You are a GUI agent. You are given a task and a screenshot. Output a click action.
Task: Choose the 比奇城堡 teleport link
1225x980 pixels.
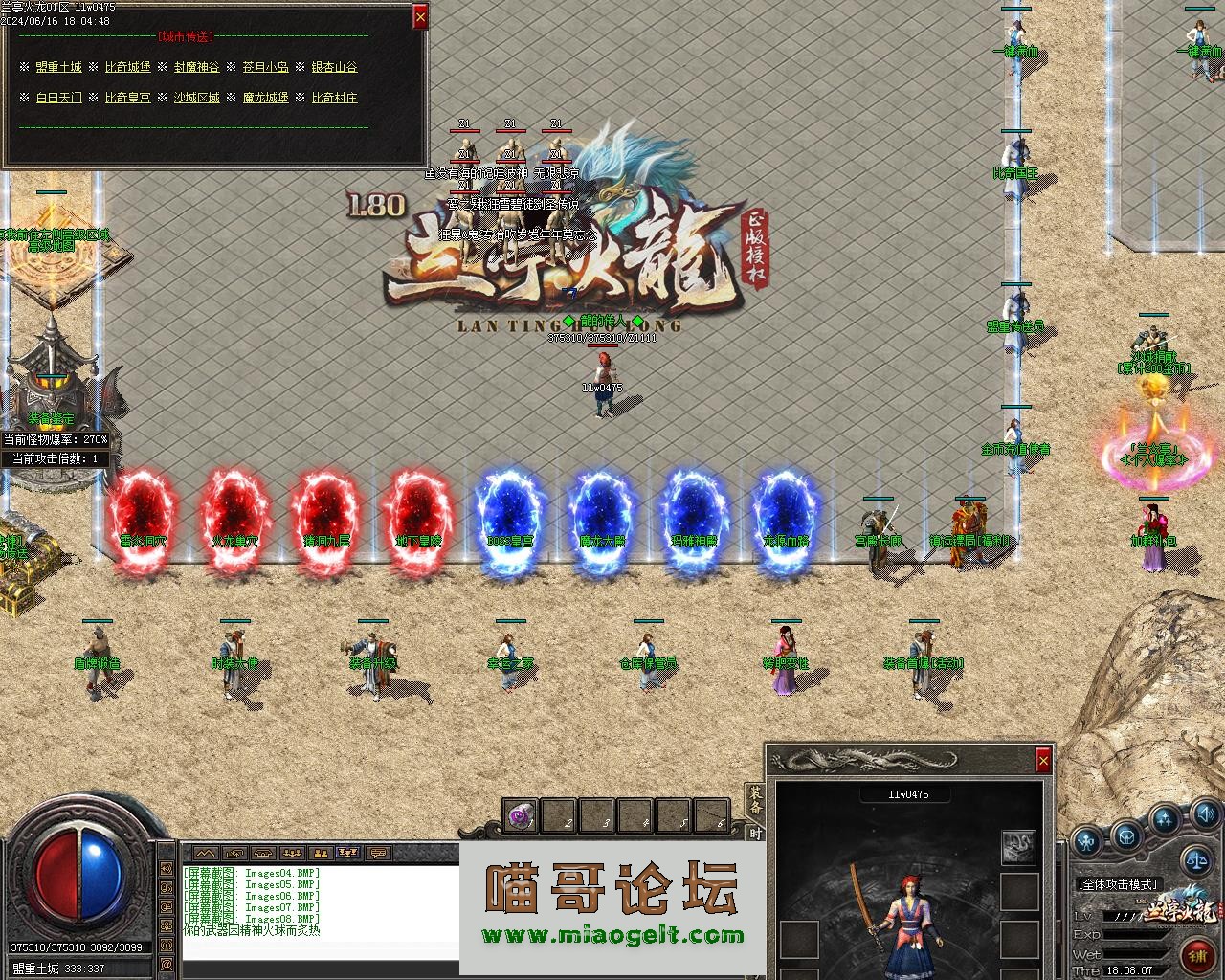click(127, 67)
